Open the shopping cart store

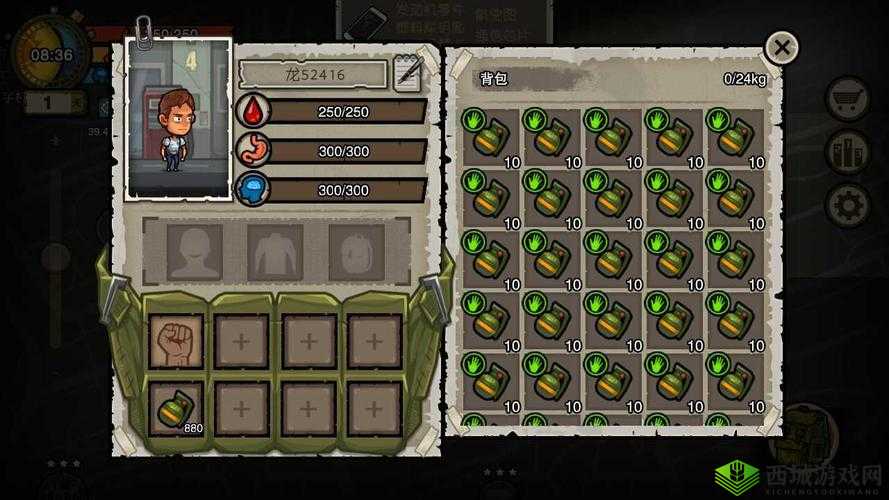[x=847, y=99]
